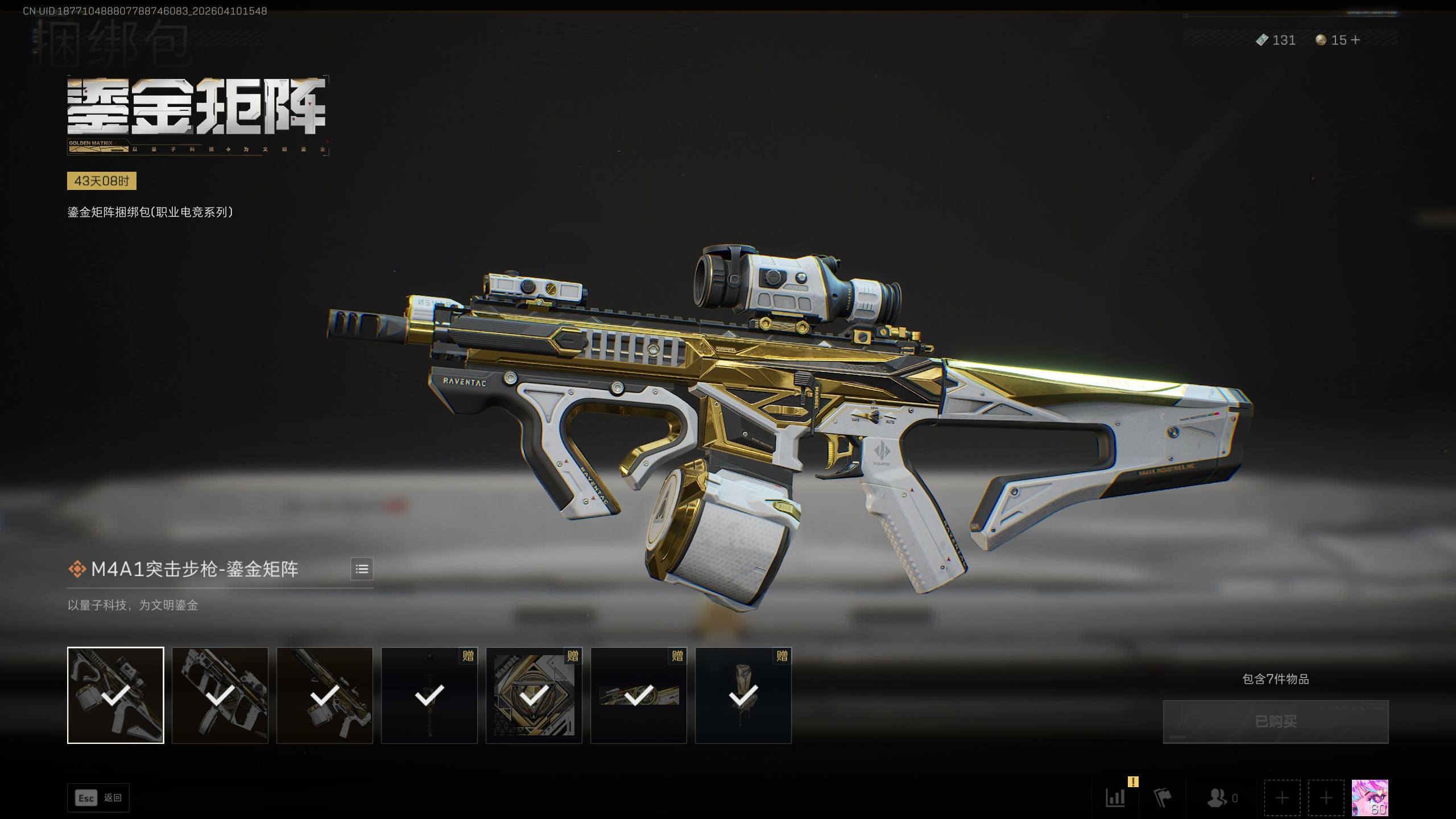Click the 已购买 purchased button
The image size is (1456, 819).
pyautogui.click(x=1275, y=721)
